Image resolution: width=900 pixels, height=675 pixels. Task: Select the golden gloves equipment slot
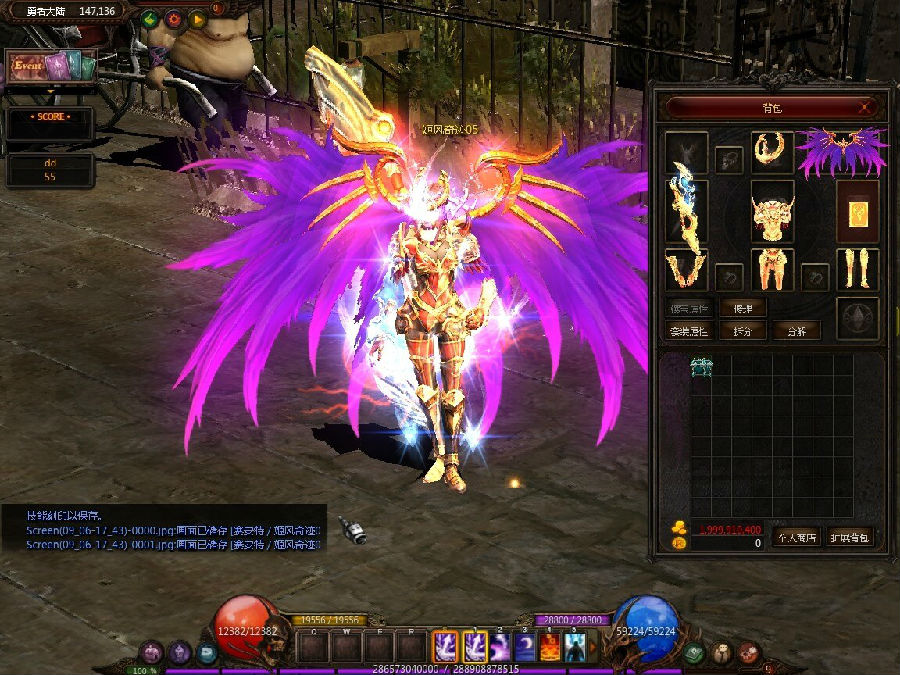point(686,269)
